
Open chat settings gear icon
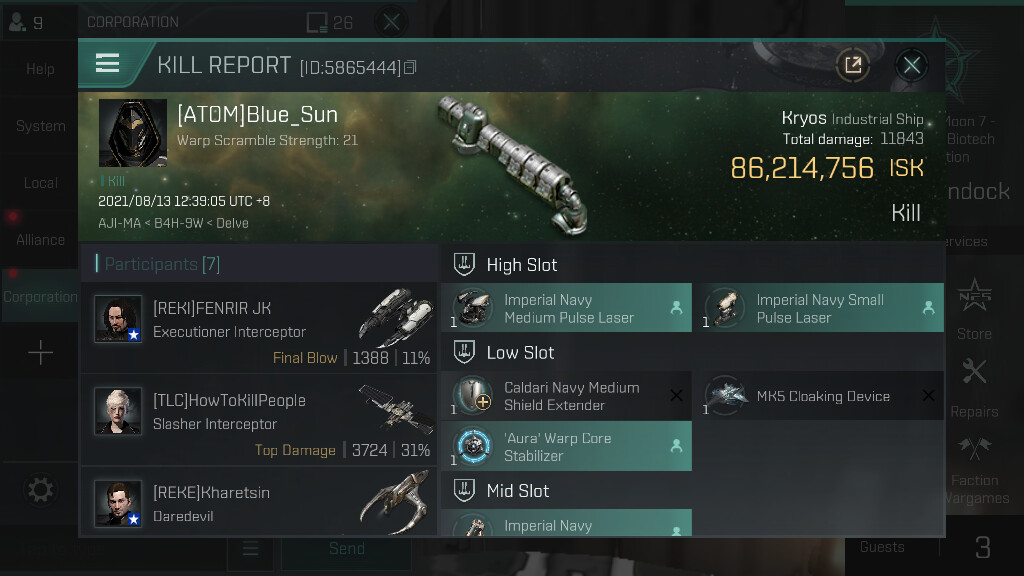click(x=40, y=490)
